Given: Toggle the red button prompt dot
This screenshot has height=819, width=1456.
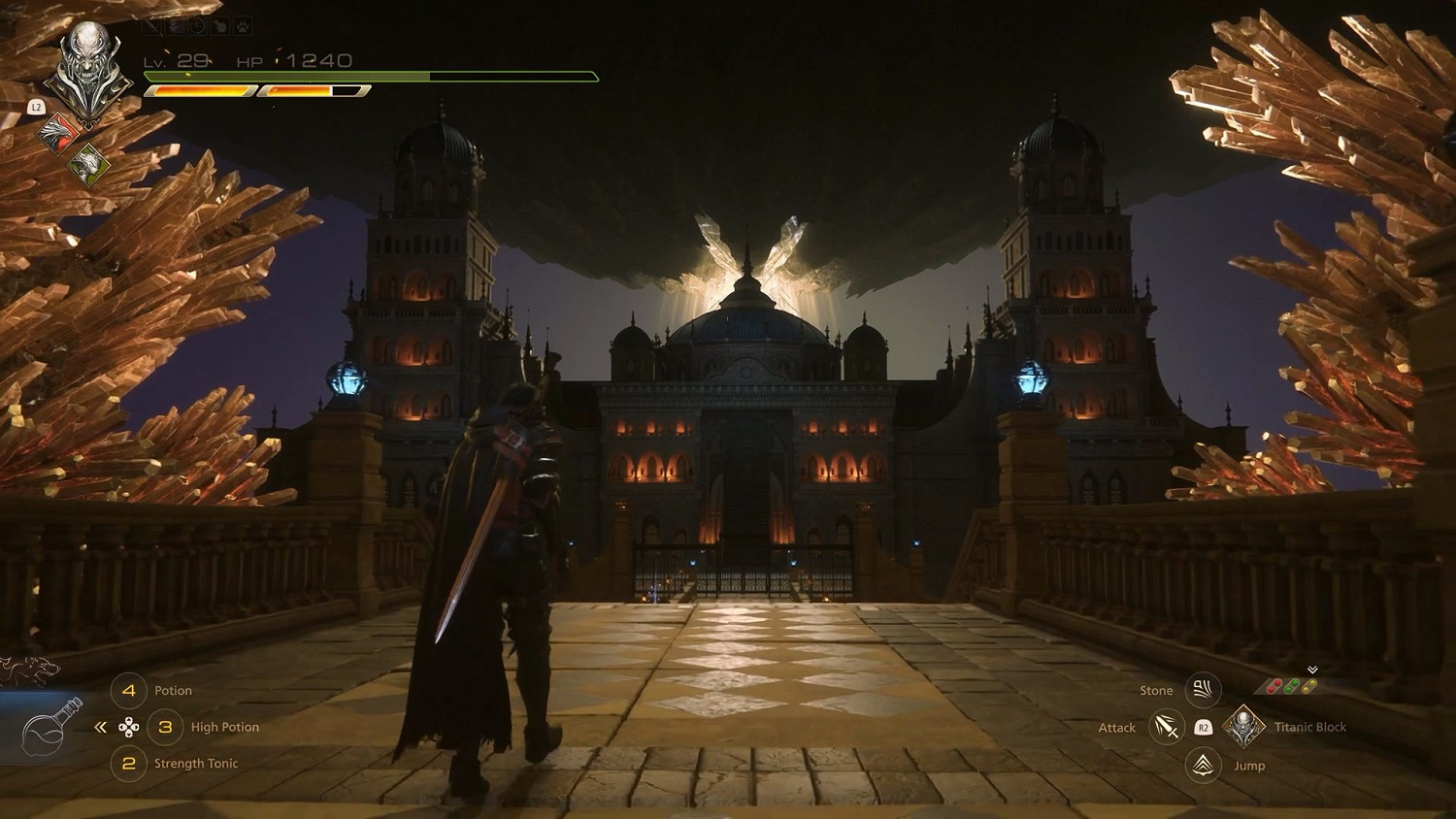Looking at the screenshot, I should point(1273,685).
